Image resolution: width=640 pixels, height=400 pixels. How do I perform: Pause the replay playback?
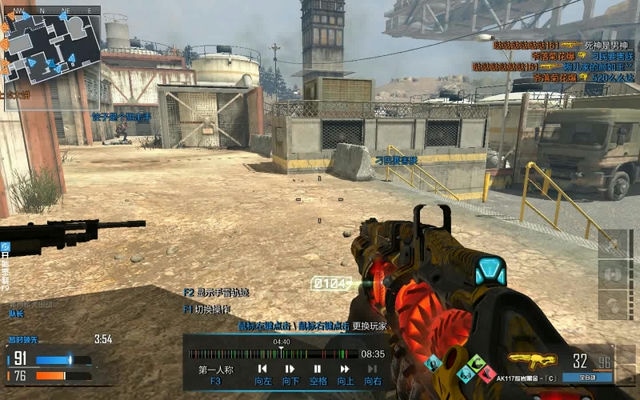pyautogui.click(x=317, y=369)
